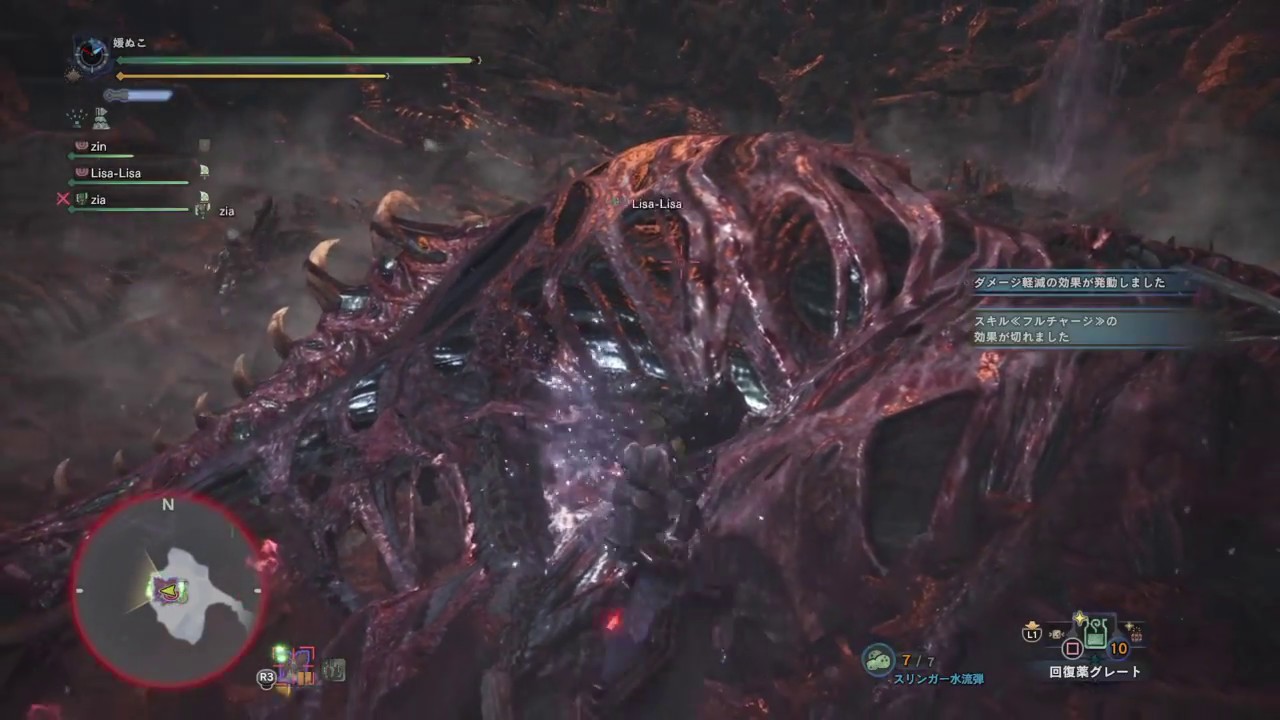Click the R3 radial menu prompt

(266, 677)
